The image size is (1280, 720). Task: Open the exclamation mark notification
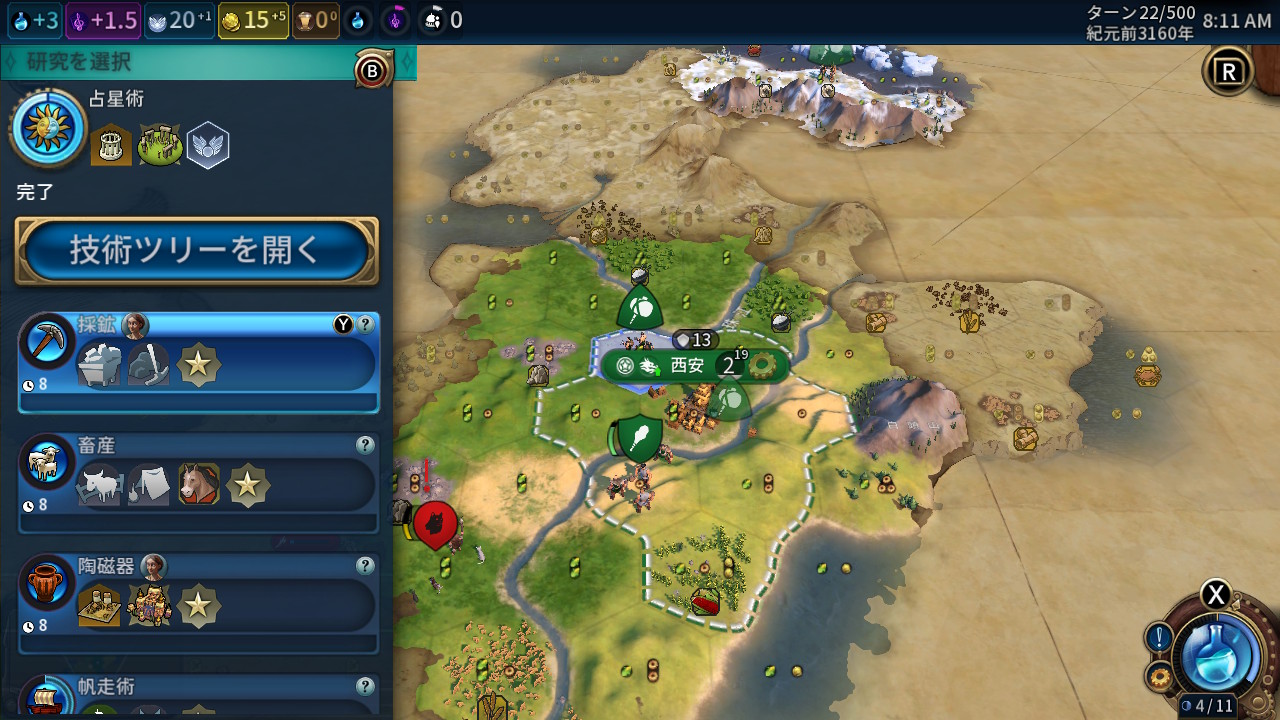point(1159,637)
